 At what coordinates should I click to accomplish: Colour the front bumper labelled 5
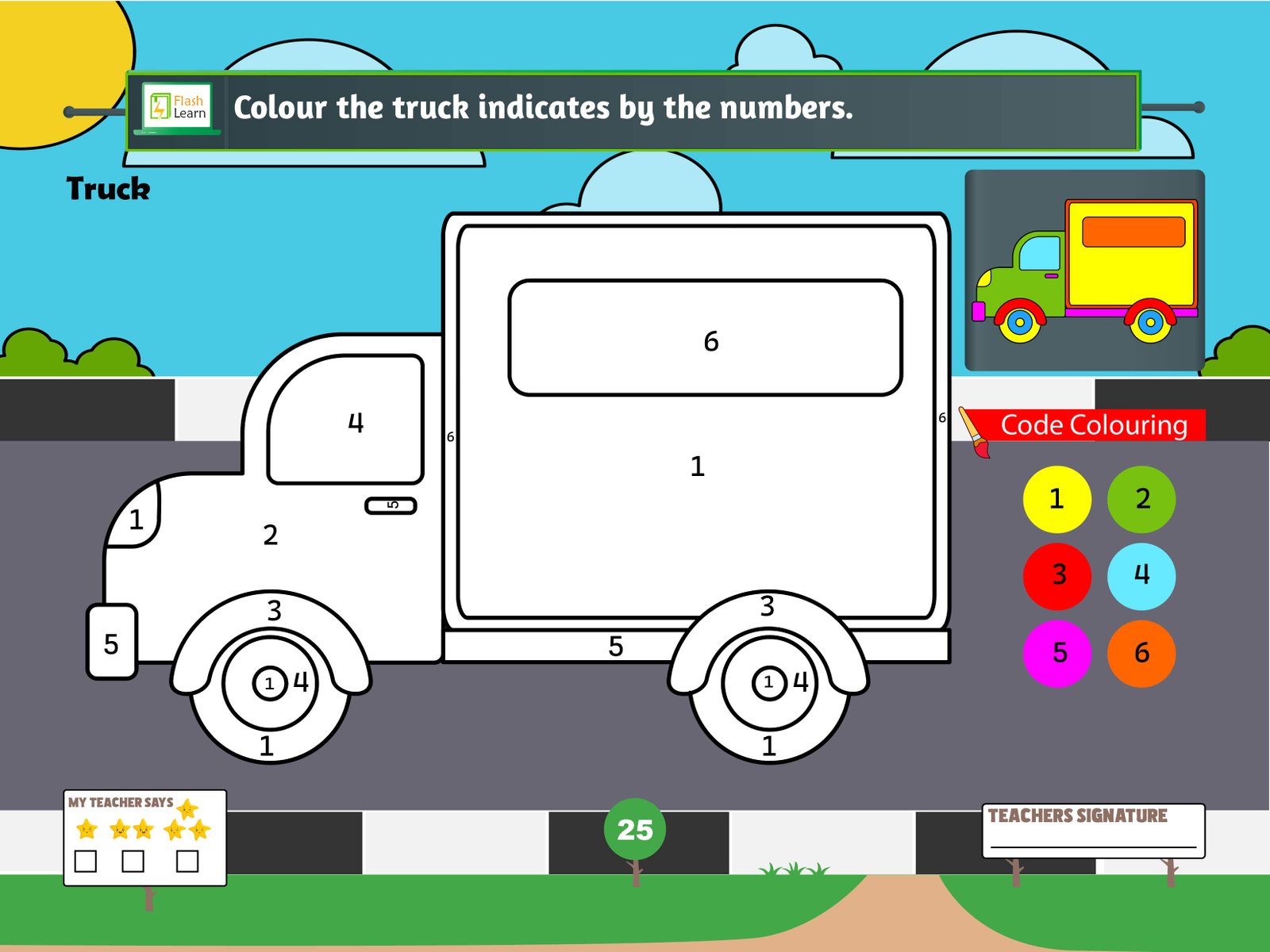pos(112,642)
